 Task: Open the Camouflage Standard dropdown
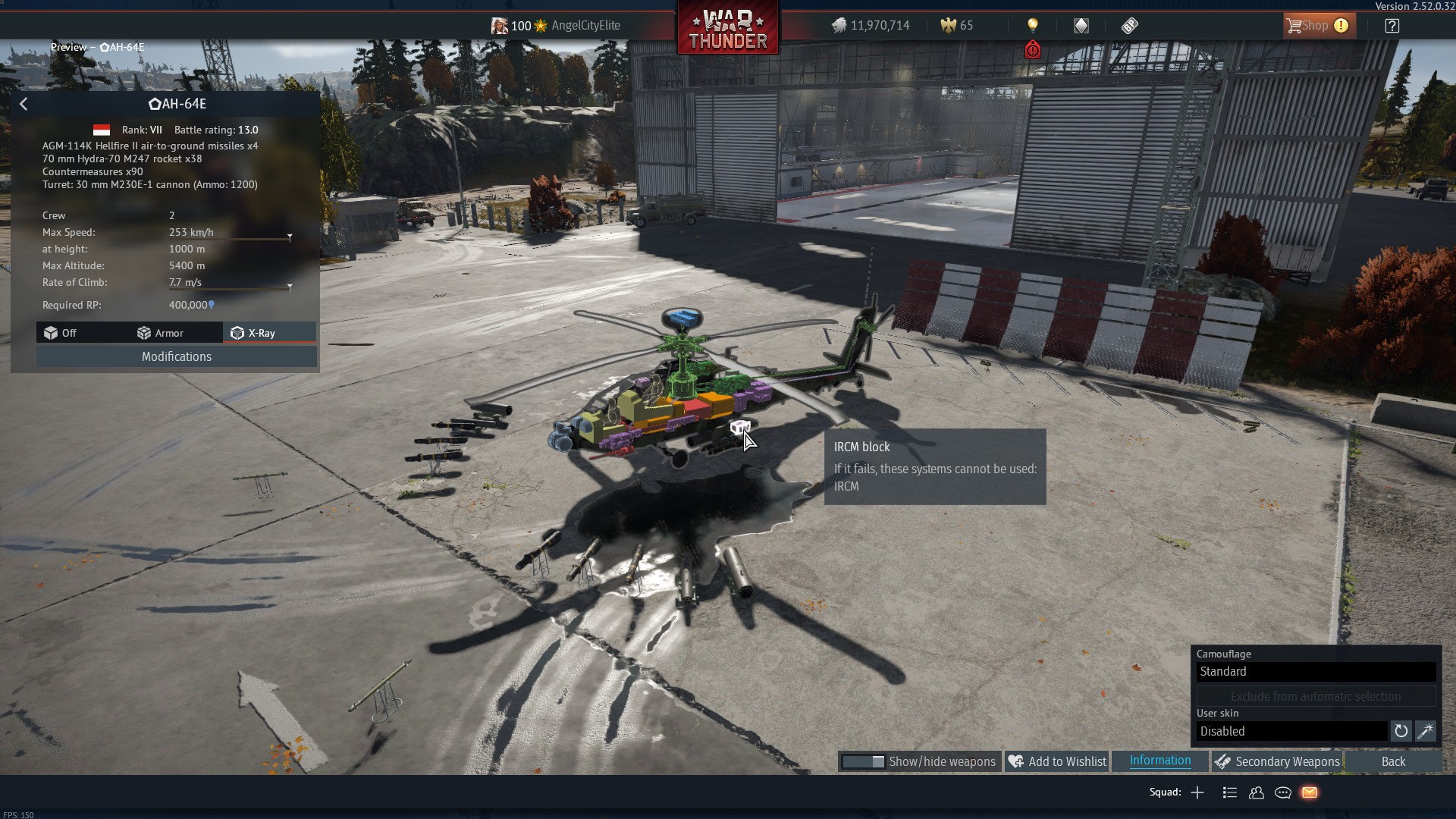[1316, 672]
